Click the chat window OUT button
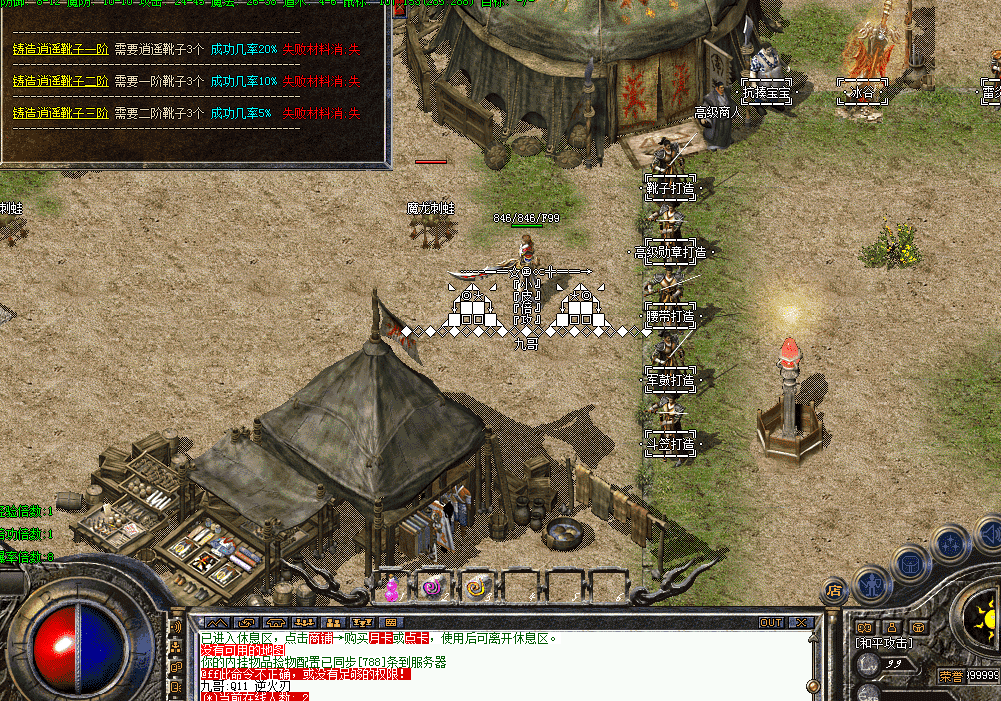1001x701 pixels. (771, 622)
